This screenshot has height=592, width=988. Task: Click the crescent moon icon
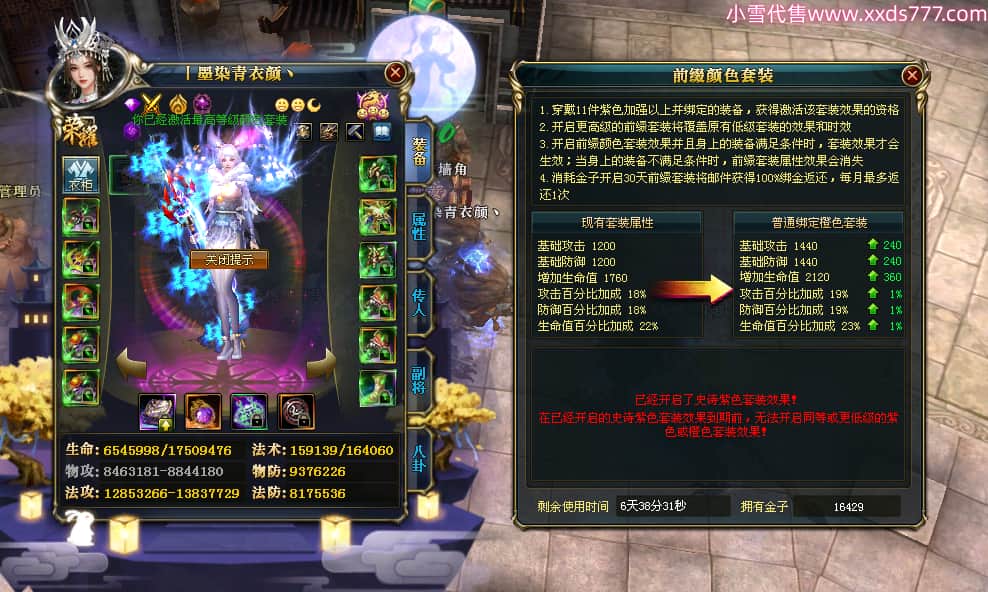pyautogui.click(x=314, y=104)
